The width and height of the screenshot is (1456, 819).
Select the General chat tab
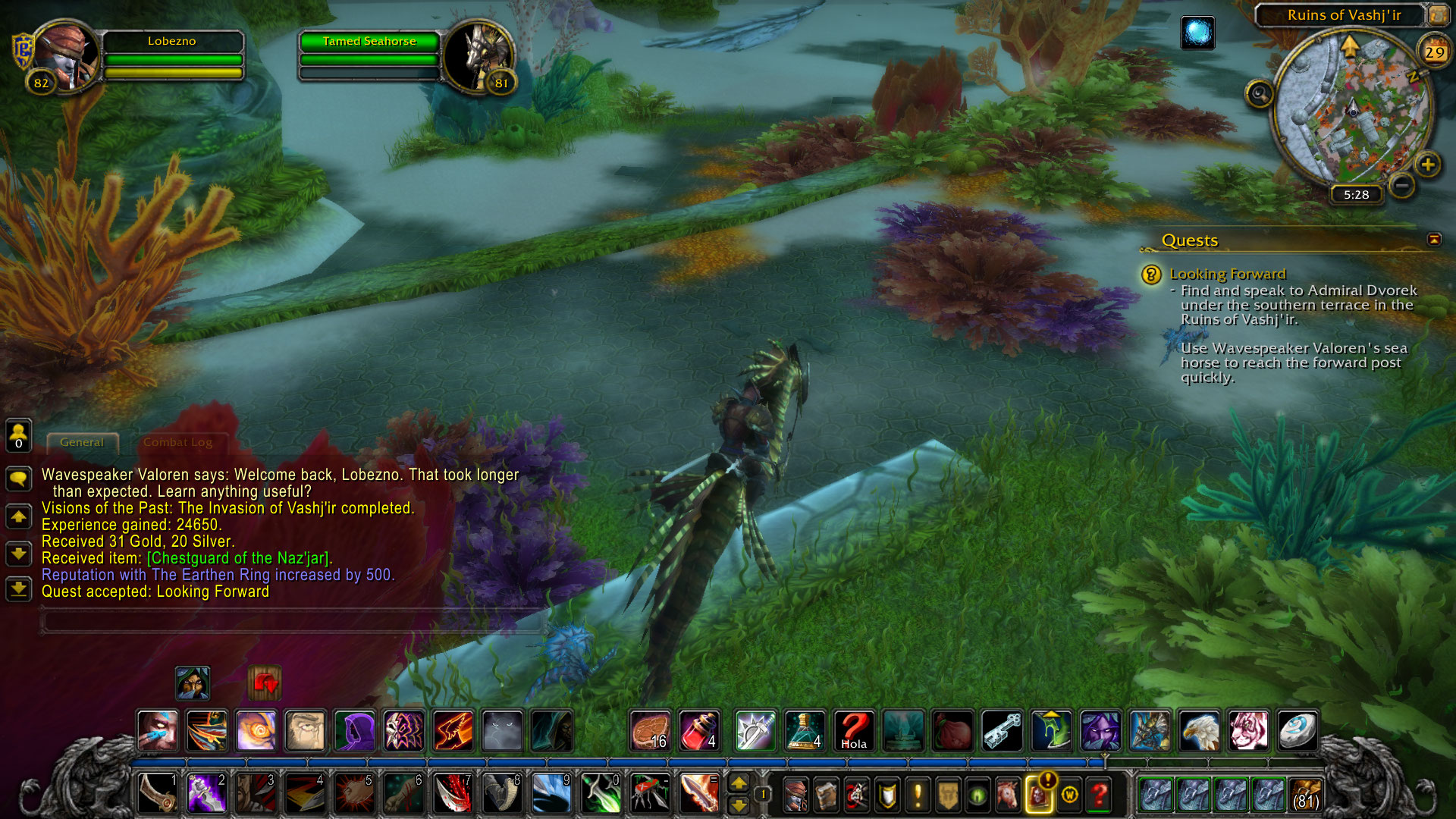click(82, 442)
